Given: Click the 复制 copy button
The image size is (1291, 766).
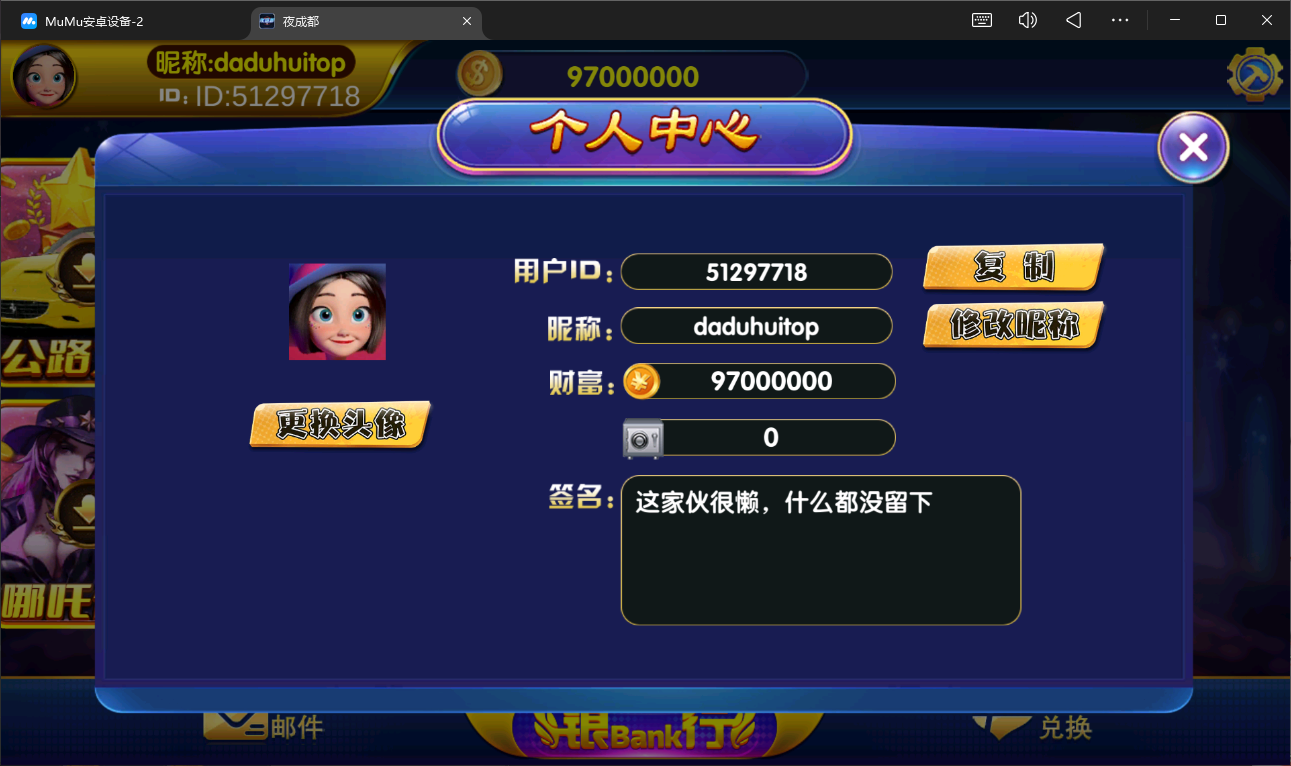Looking at the screenshot, I should click(x=1012, y=267).
